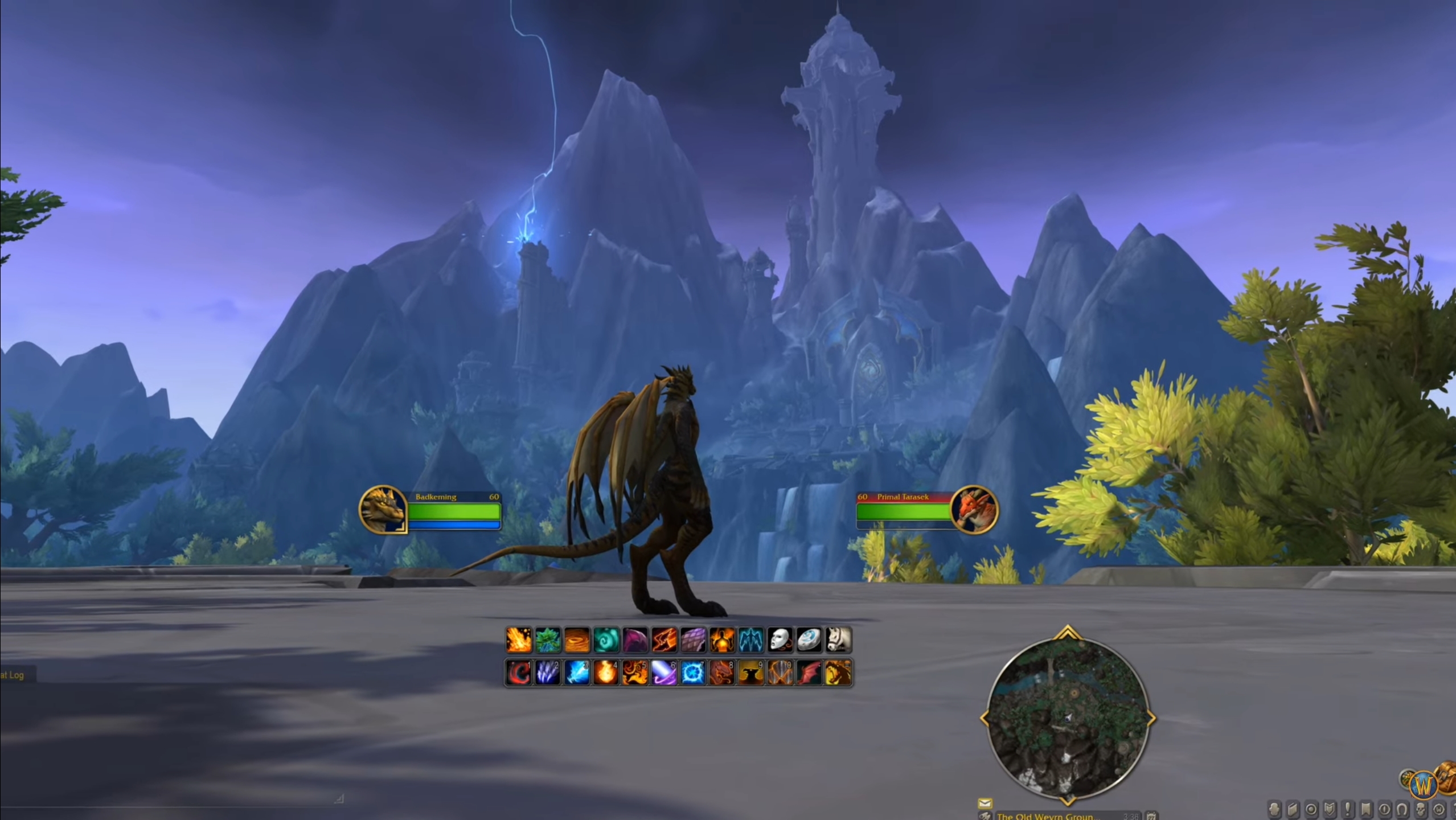
Task: Select Primal Tarasek's target portrait
Action: (977, 511)
